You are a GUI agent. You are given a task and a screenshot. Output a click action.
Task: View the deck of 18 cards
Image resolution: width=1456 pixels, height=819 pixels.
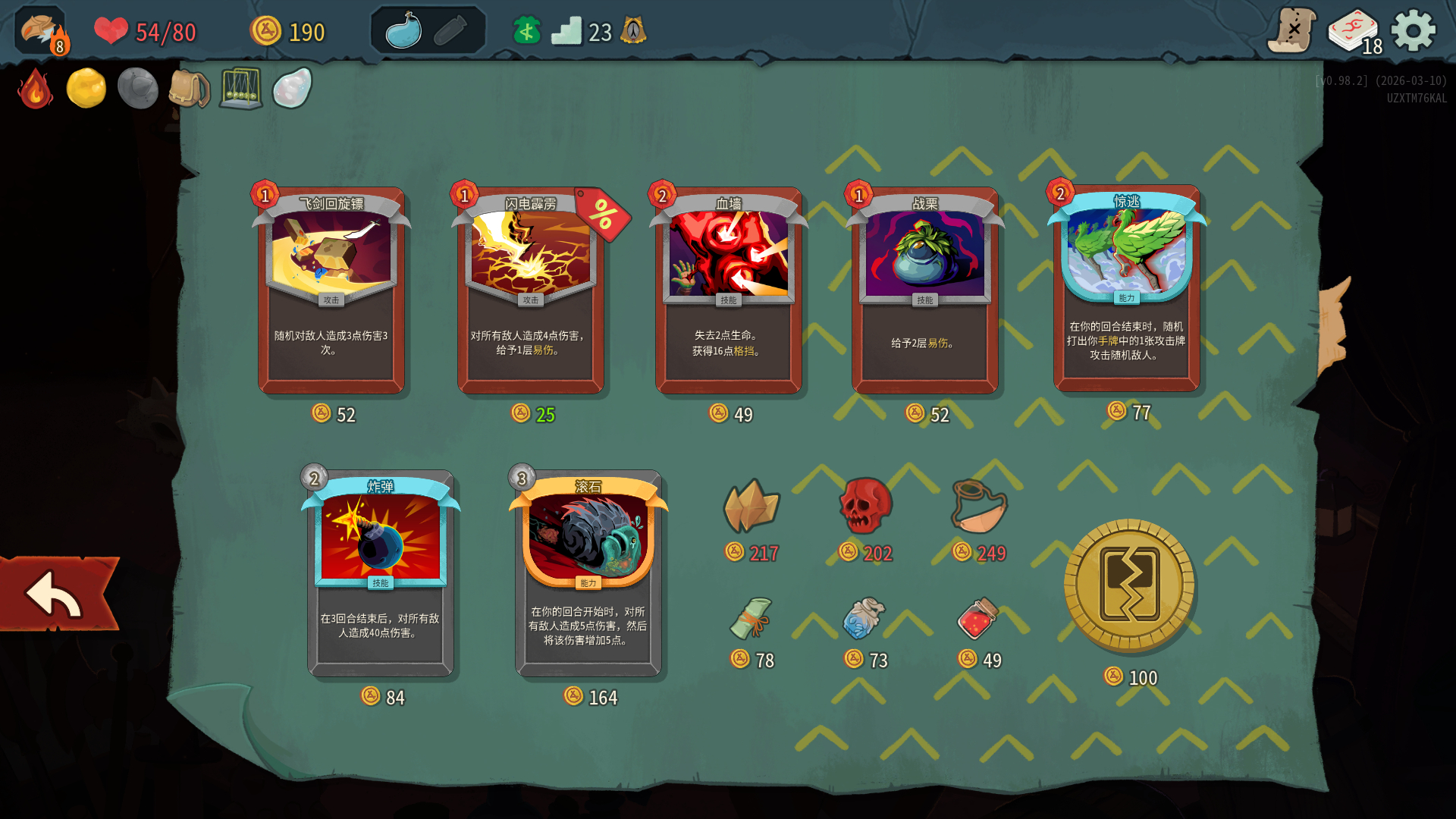click(x=1355, y=32)
